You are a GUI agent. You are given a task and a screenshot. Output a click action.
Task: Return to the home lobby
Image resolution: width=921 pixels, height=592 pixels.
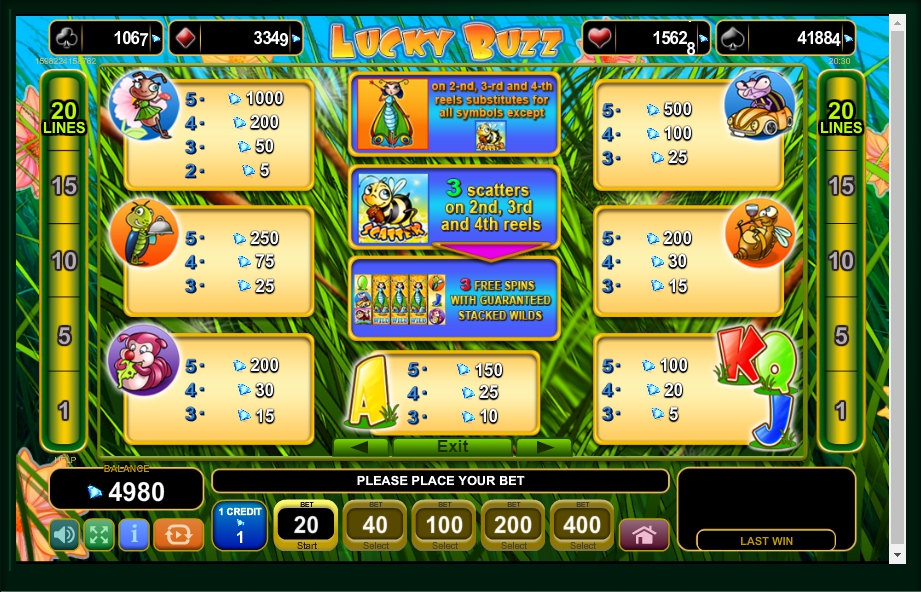[644, 534]
